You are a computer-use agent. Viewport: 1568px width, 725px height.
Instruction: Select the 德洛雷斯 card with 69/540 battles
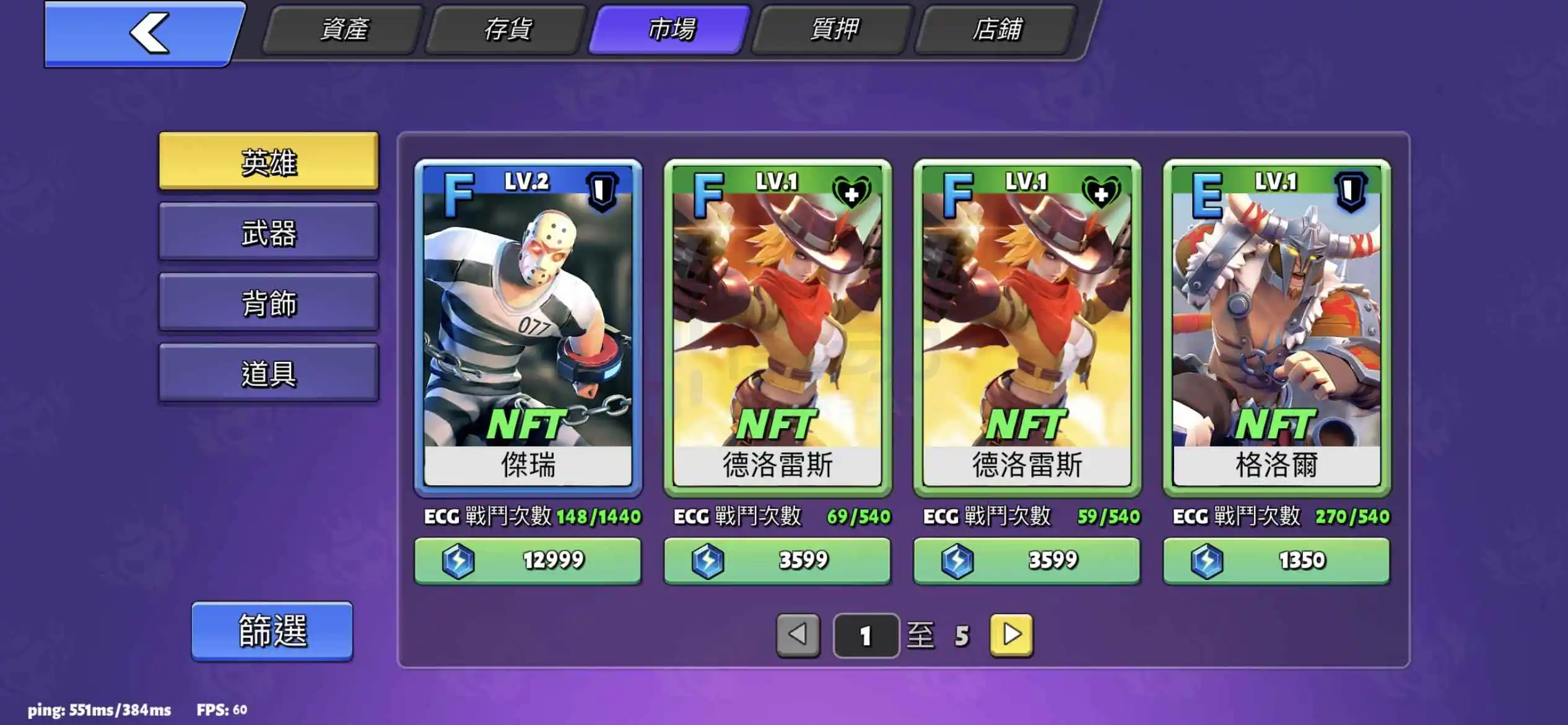click(x=778, y=328)
